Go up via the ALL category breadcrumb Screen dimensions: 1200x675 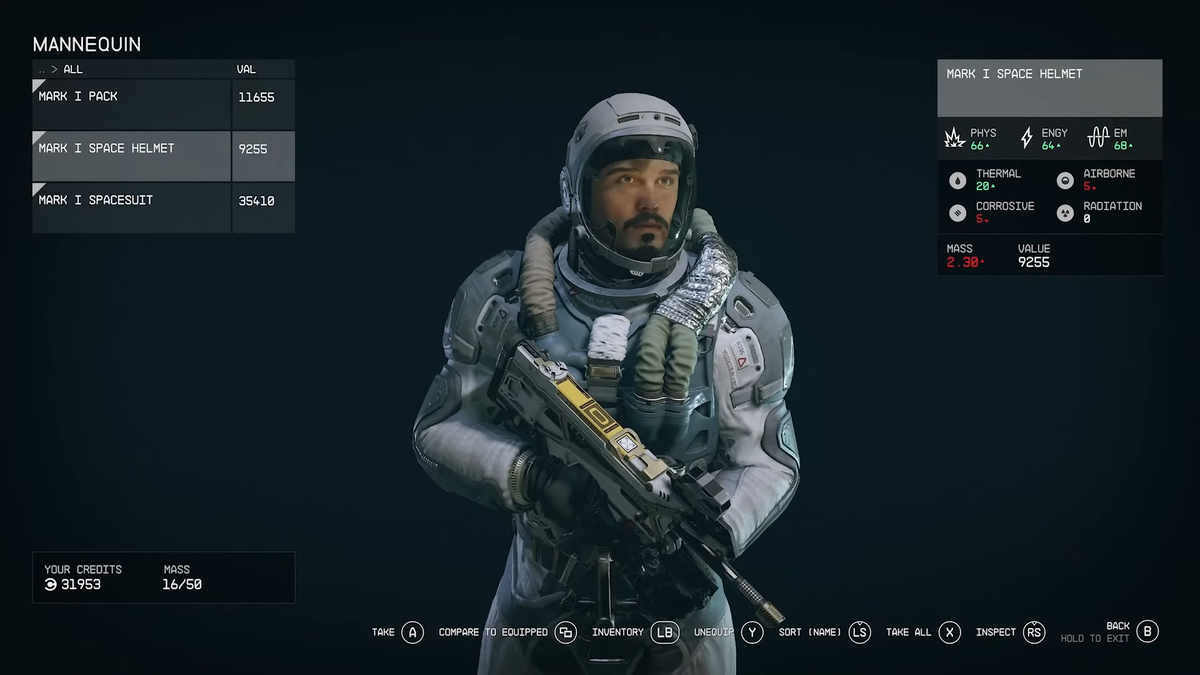click(72, 70)
